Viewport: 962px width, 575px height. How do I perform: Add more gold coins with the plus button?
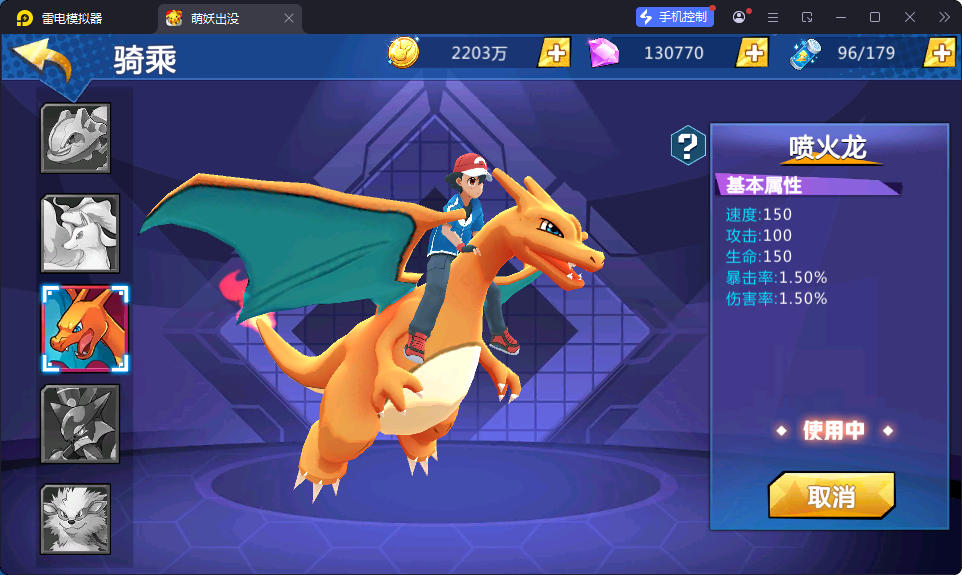pos(554,53)
